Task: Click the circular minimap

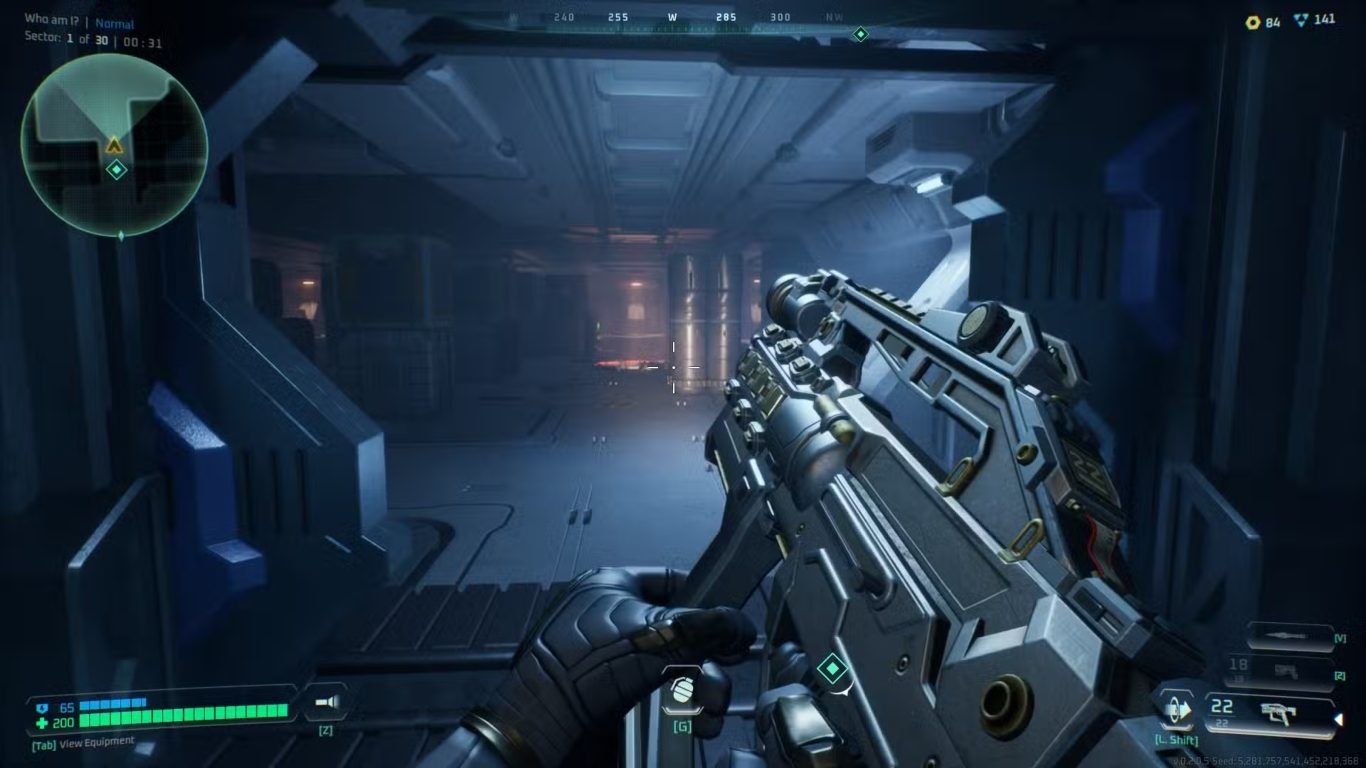Action: point(114,145)
